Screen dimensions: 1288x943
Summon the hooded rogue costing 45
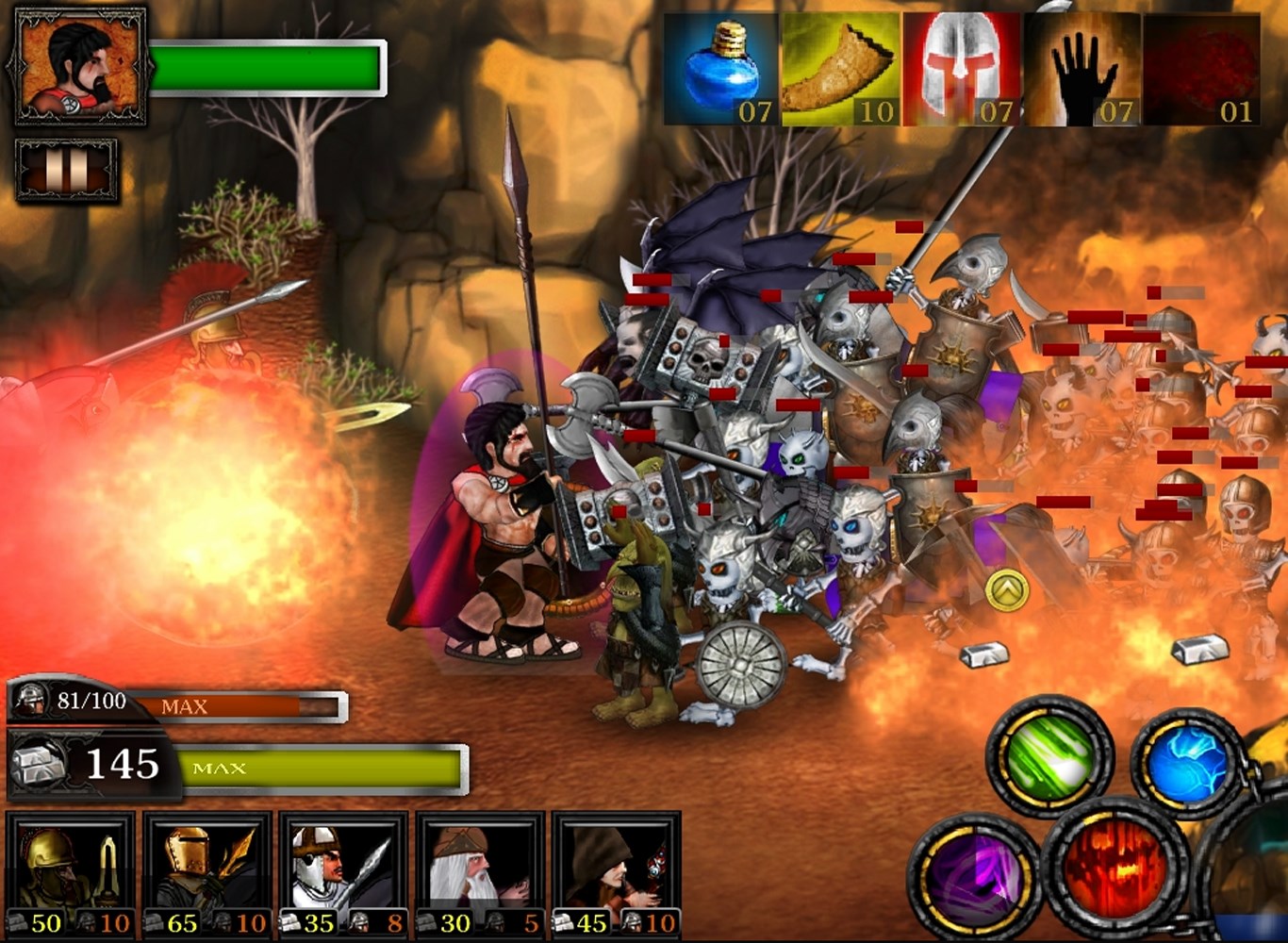tap(616, 874)
